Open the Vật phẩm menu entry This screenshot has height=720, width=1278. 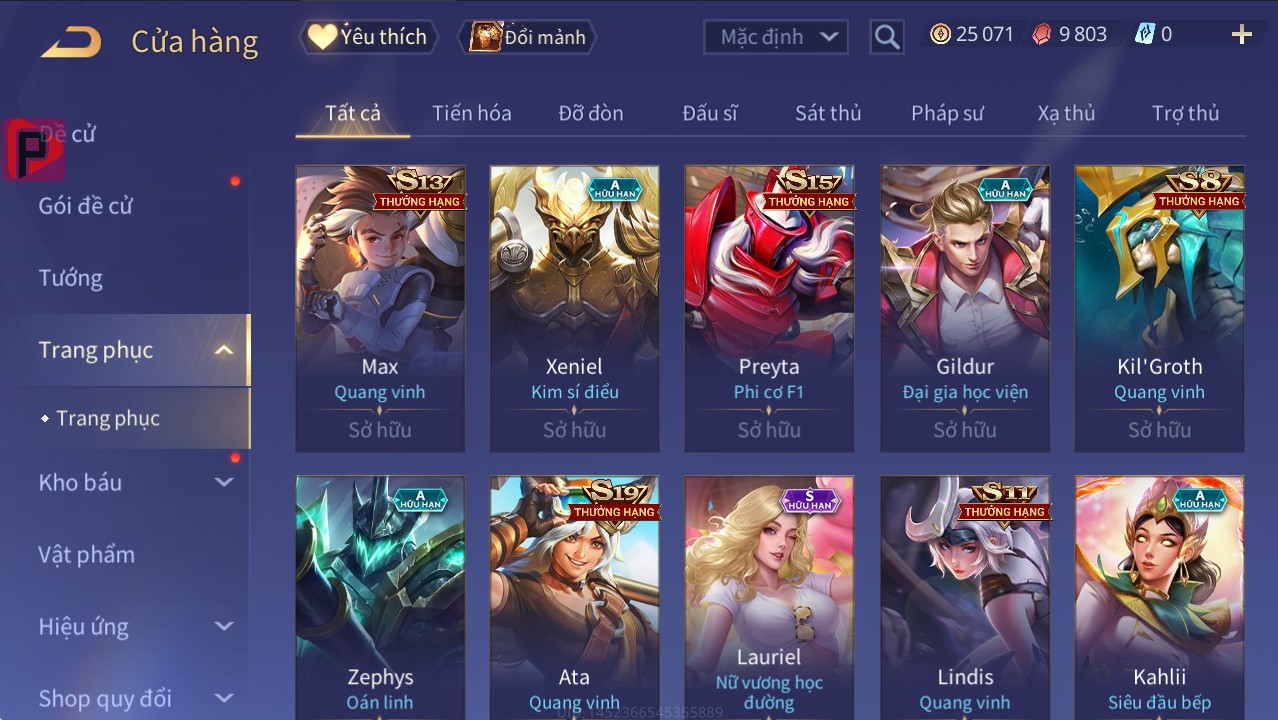87,554
